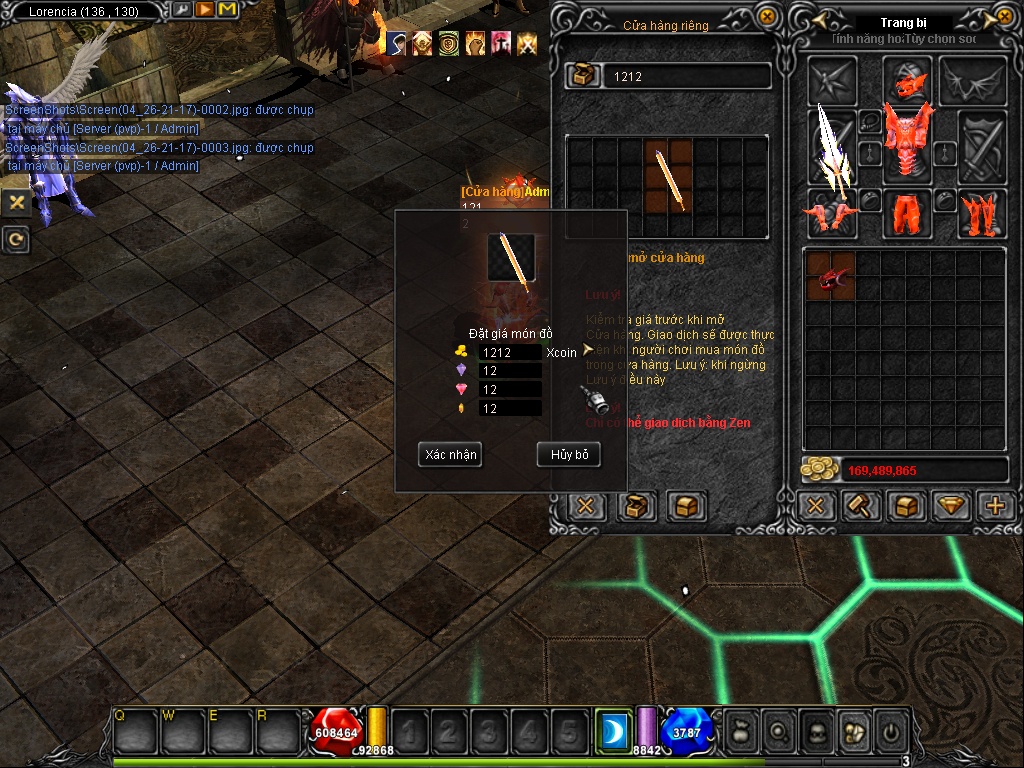
Task: Open the hammer repair button in inventory
Action: click(x=859, y=506)
